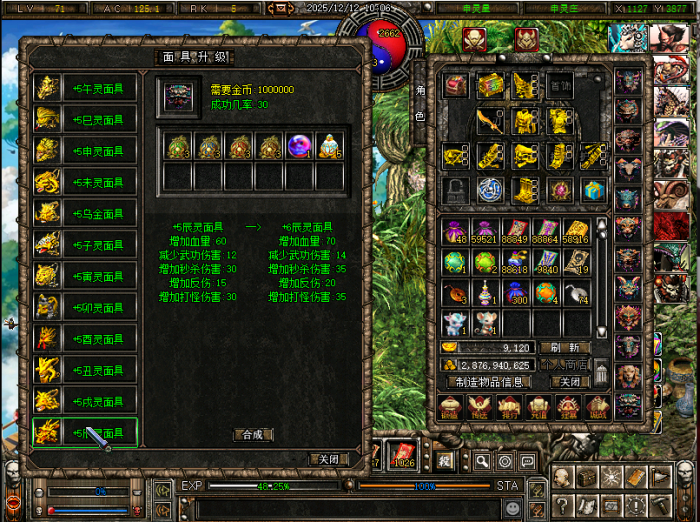Select the +5戌灵面具 entry
The image size is (700, 522).
click(x=85, y=401)
